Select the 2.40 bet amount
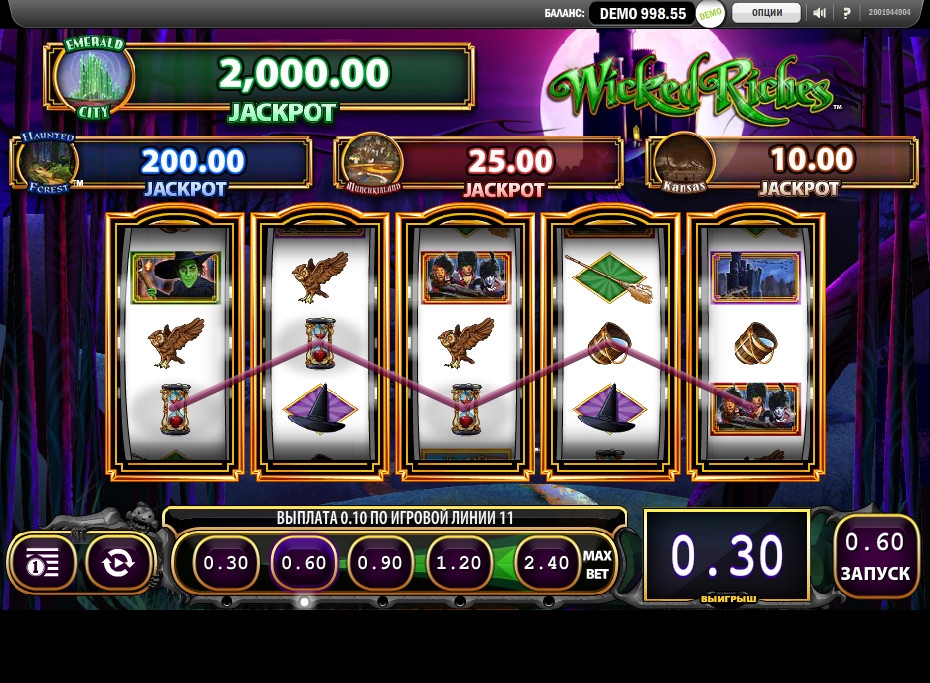The height and width of the screenshot is (683, 930). click(547, 563)
